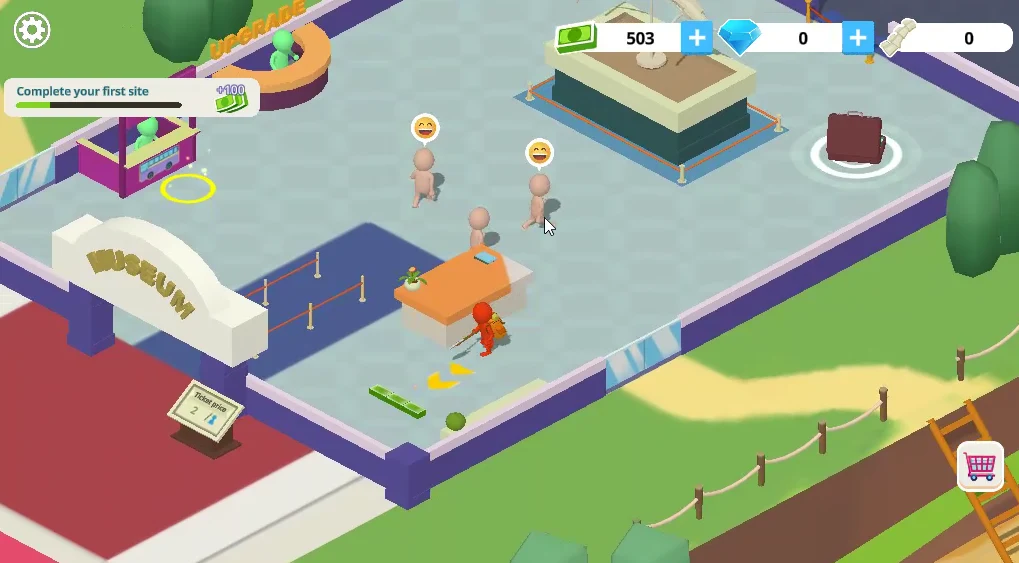Open the 'Complete your first site' objective
1019x563 pixels.
click(130, 97)
